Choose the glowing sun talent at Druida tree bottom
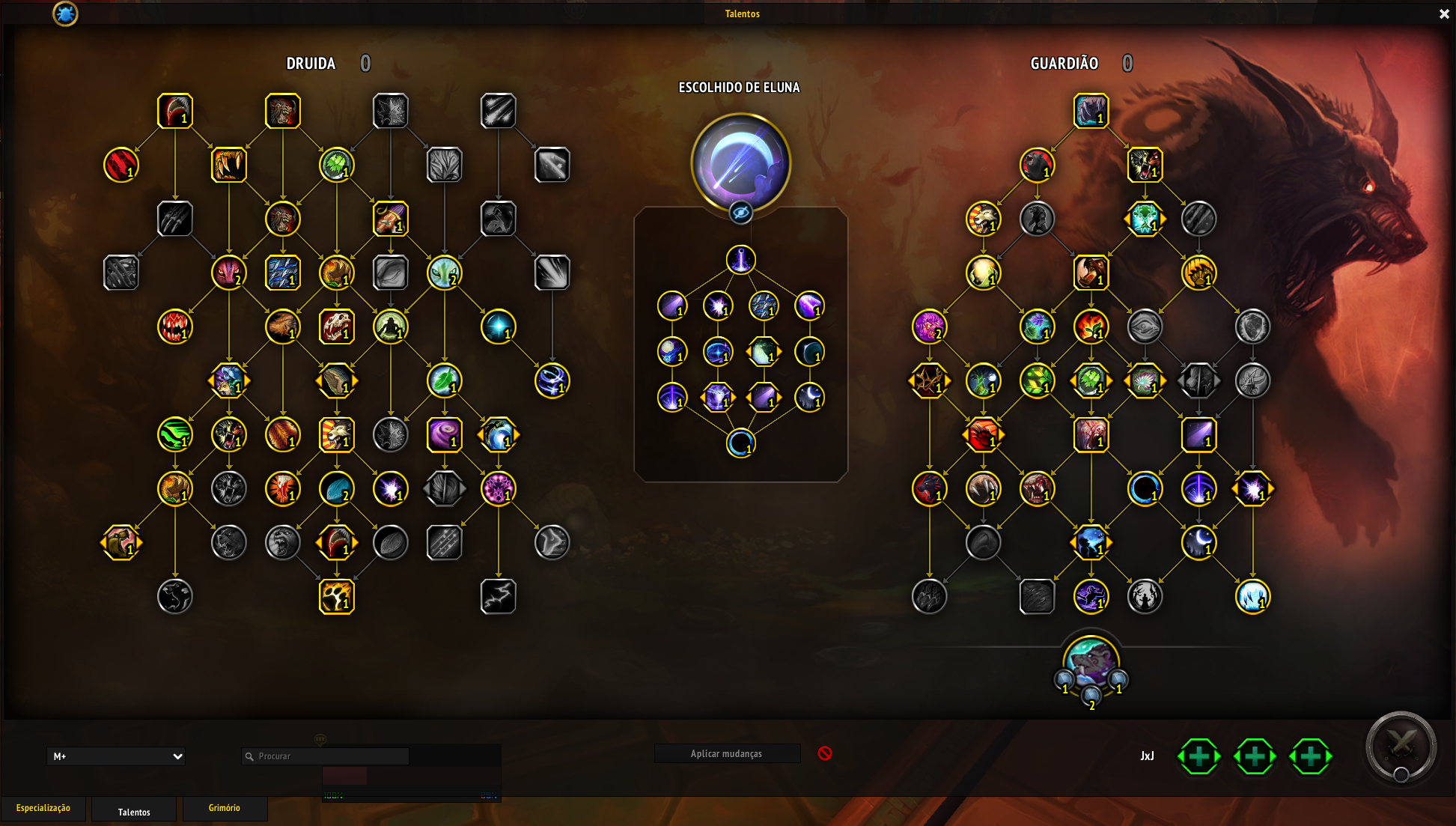This screenshot has height=826, width=1456. (336, 596)
